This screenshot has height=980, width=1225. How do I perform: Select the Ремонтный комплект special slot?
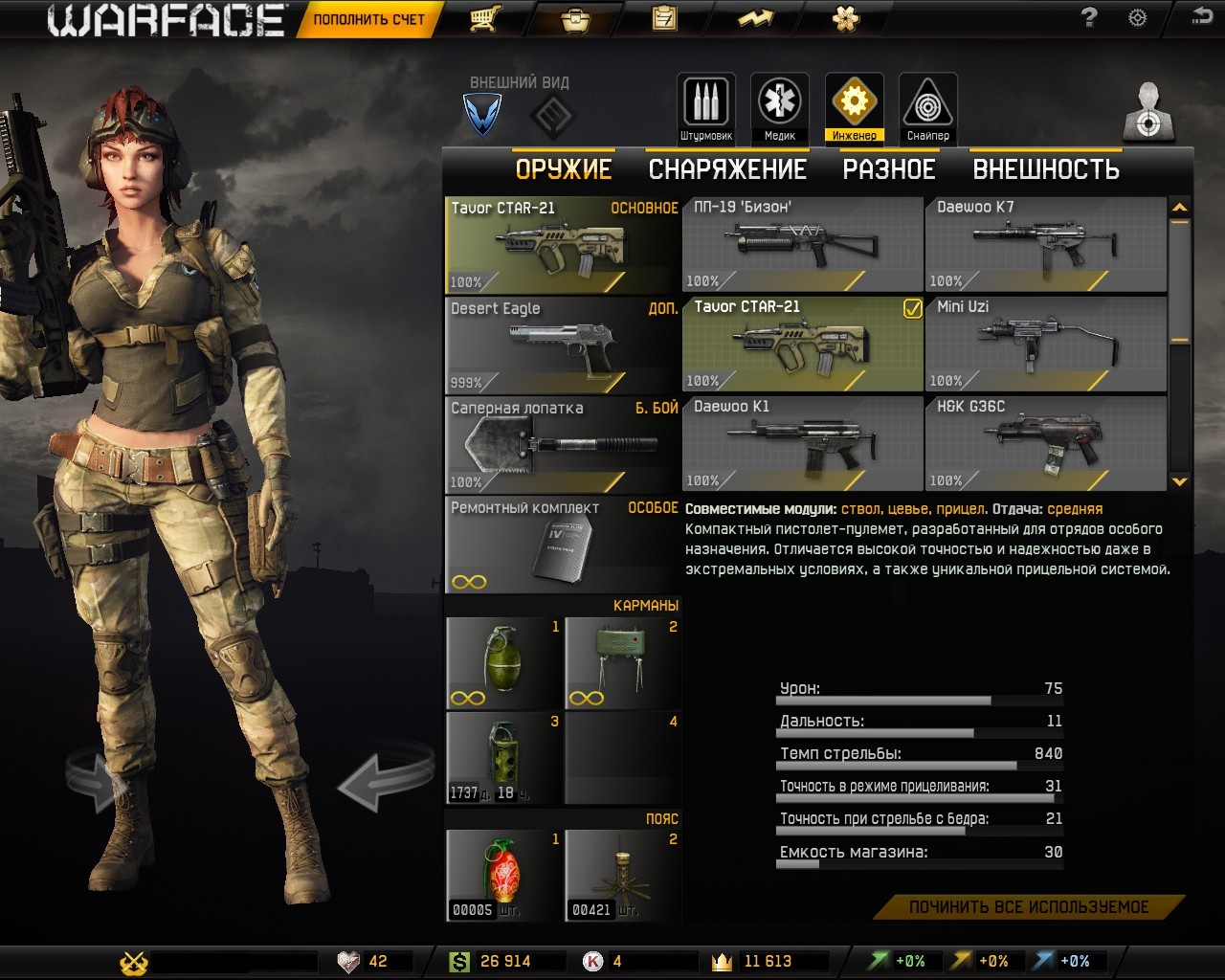563,544
